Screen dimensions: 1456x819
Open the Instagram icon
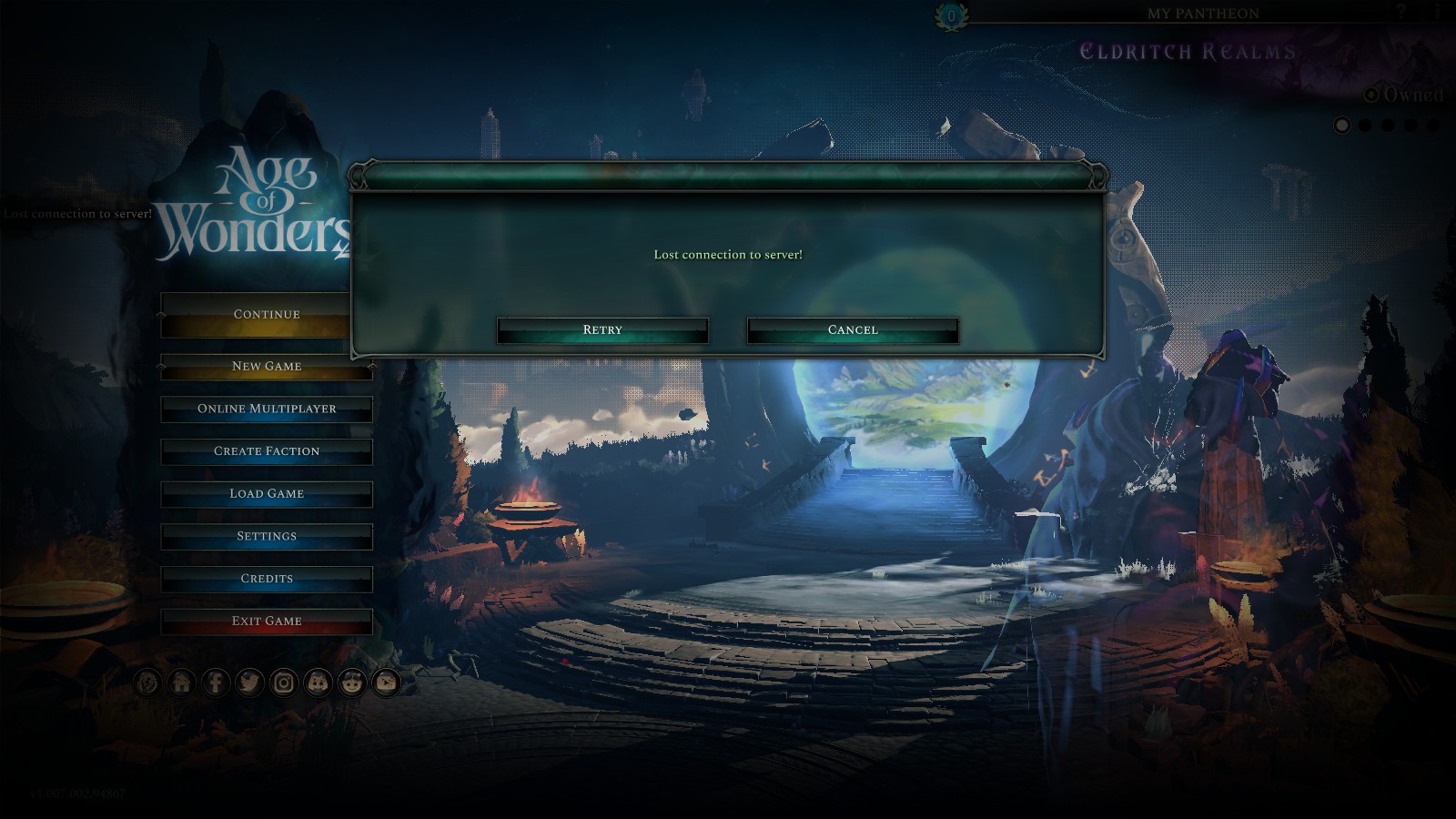coord(285,682)
